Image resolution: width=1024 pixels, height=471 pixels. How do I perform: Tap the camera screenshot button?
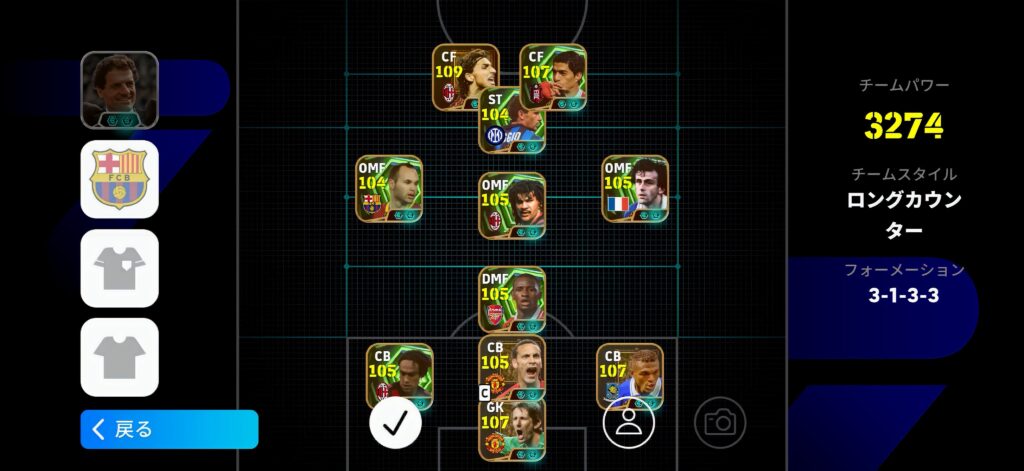[x=720, y=422]
